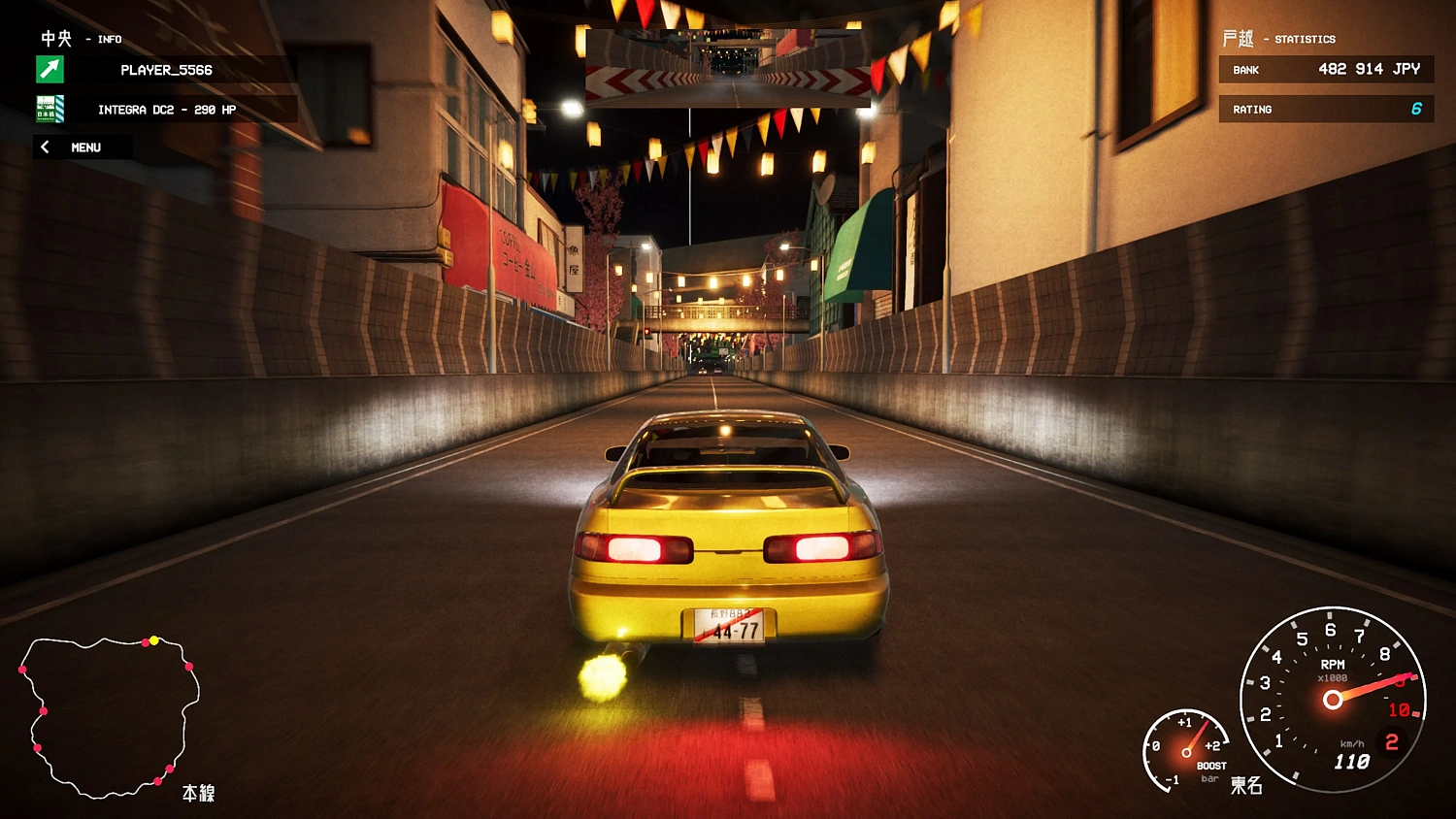Select the RPM tachometer dial

coord(1334,701)
